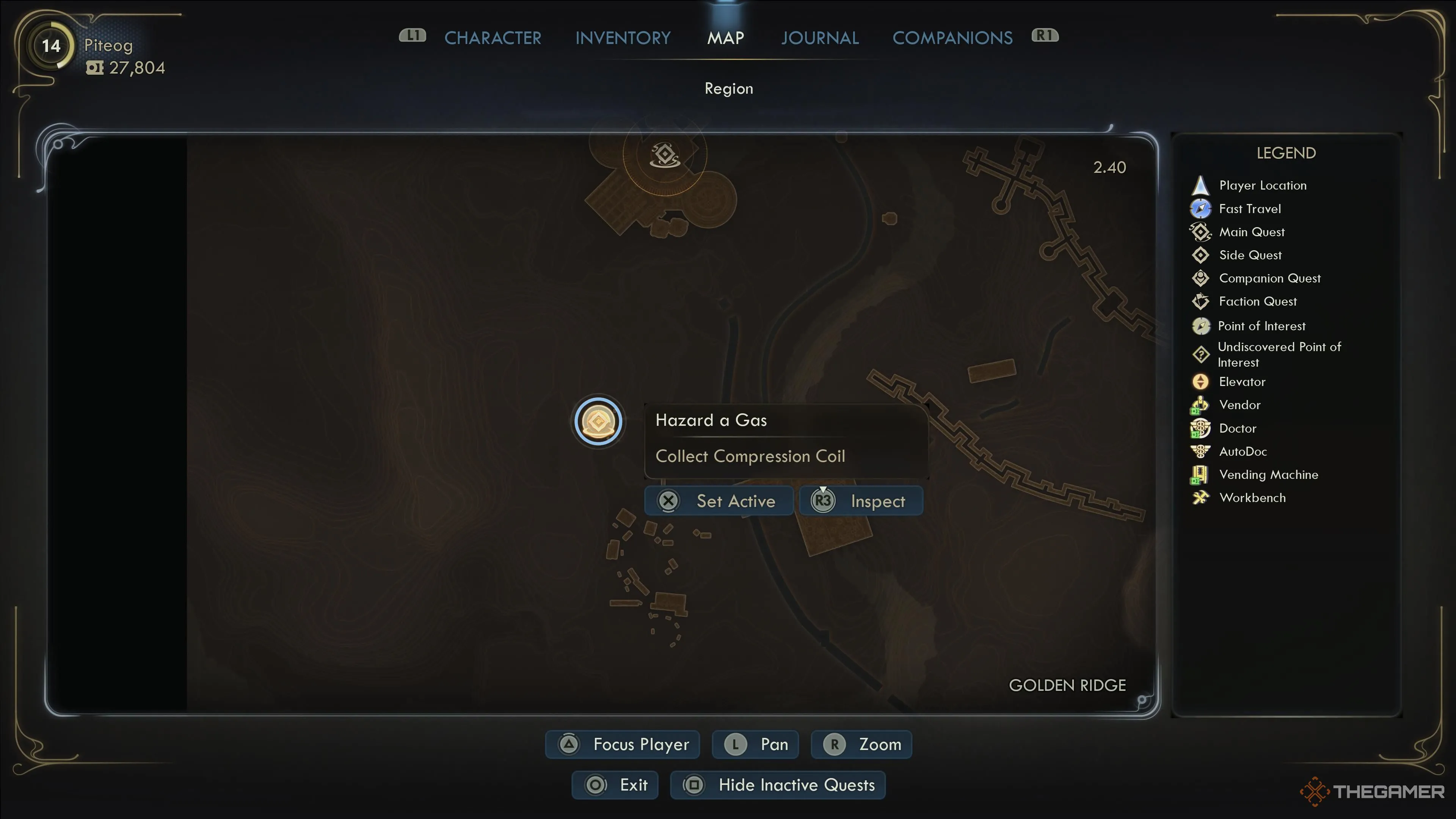The height and width of the screenshot is (819, 1456).
Task: Switch to the Journal tab
Action: coord(820,37)
